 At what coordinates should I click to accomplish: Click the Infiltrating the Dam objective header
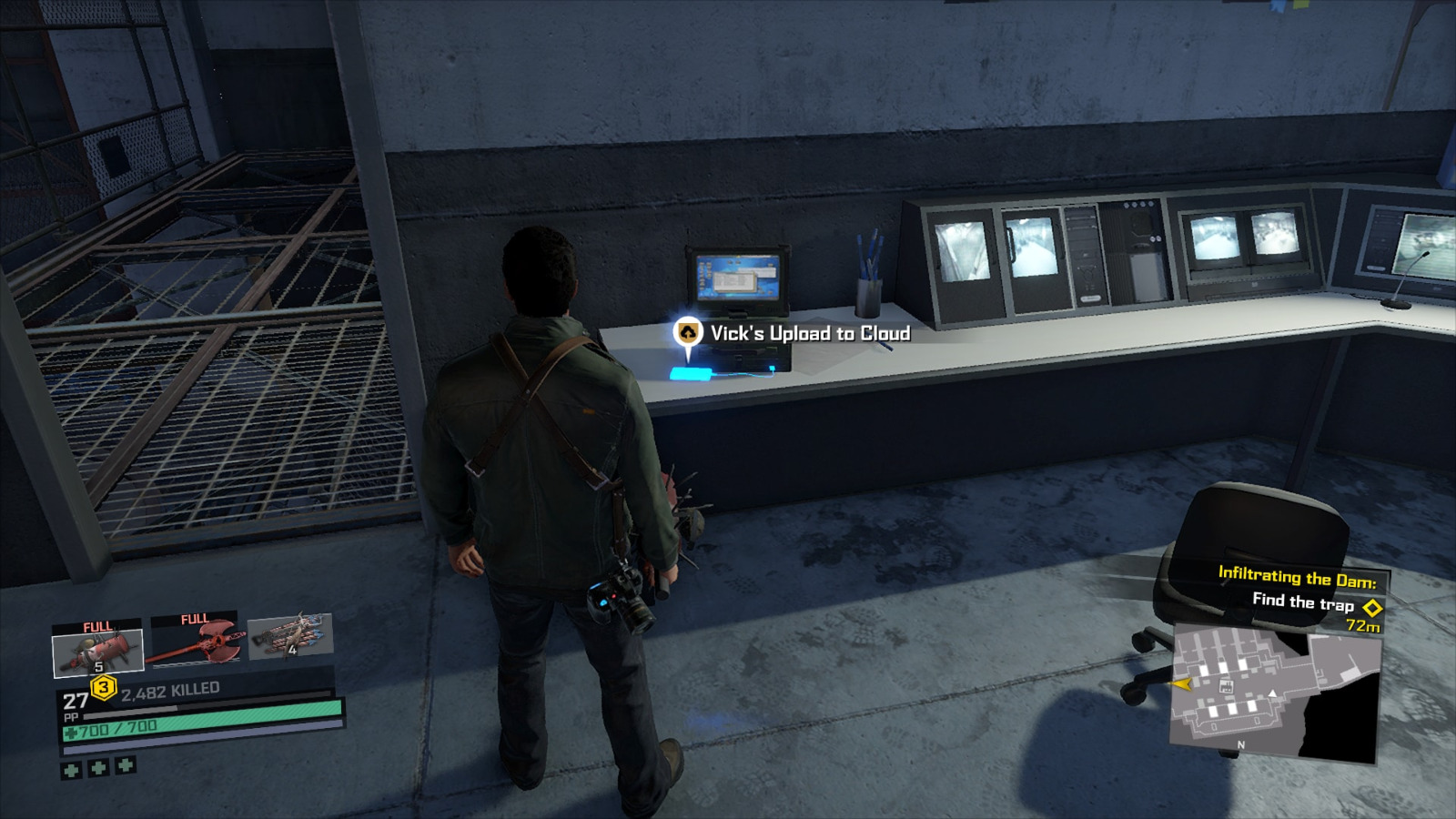(1297, 578)
